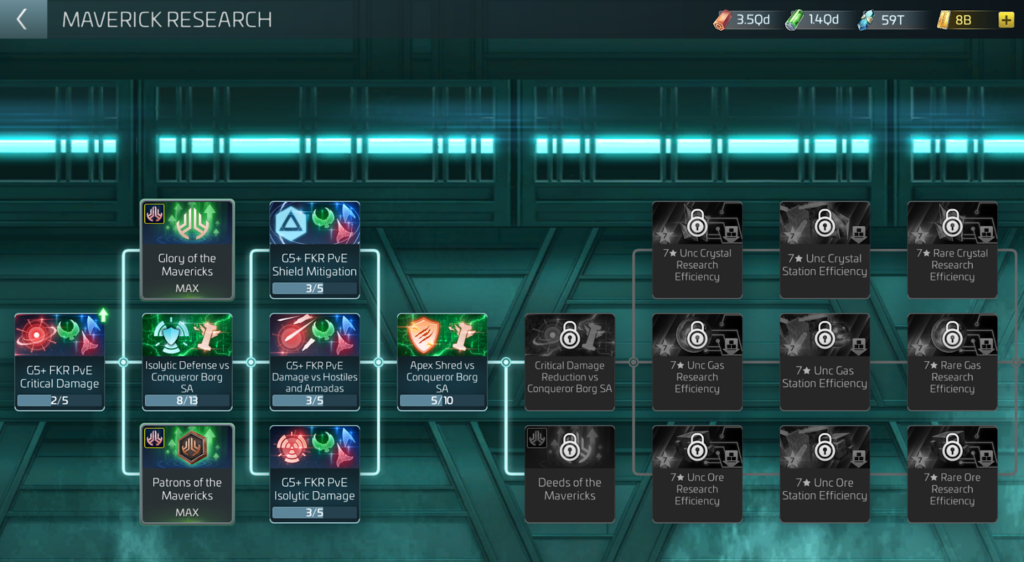This screenshot has height=562, width=1024.
Task: Choose 7★ Rare Gas Research Efficiency node
Action: [x=952, y=361]
